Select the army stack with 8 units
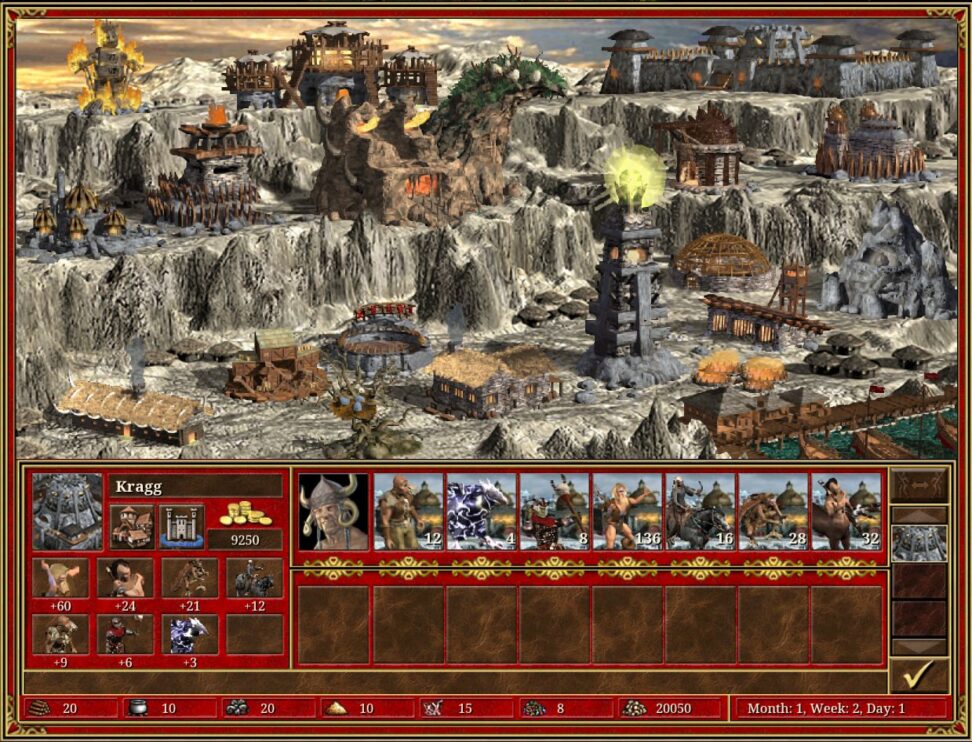 click(554, 511)
